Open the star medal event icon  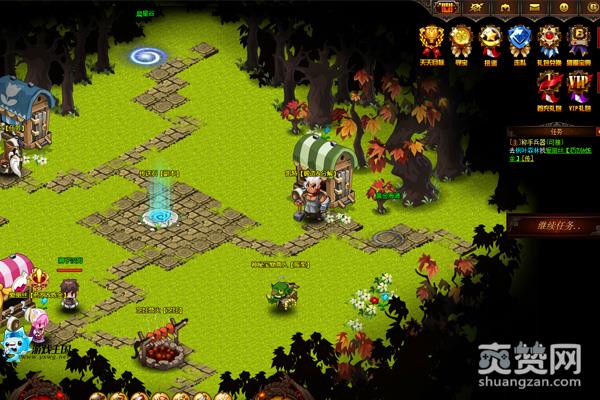point(490,40)
